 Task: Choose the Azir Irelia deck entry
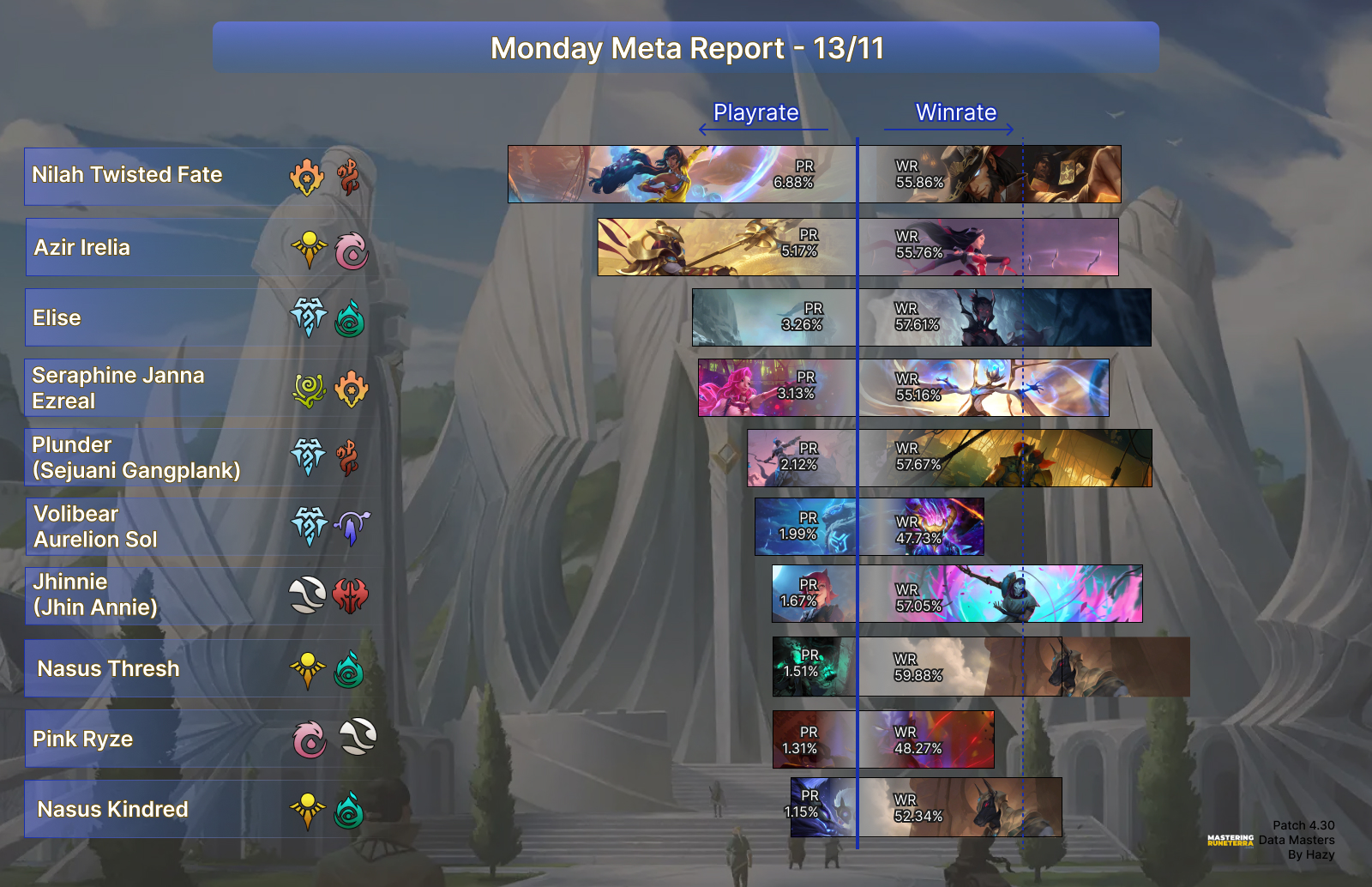(199, 247)
